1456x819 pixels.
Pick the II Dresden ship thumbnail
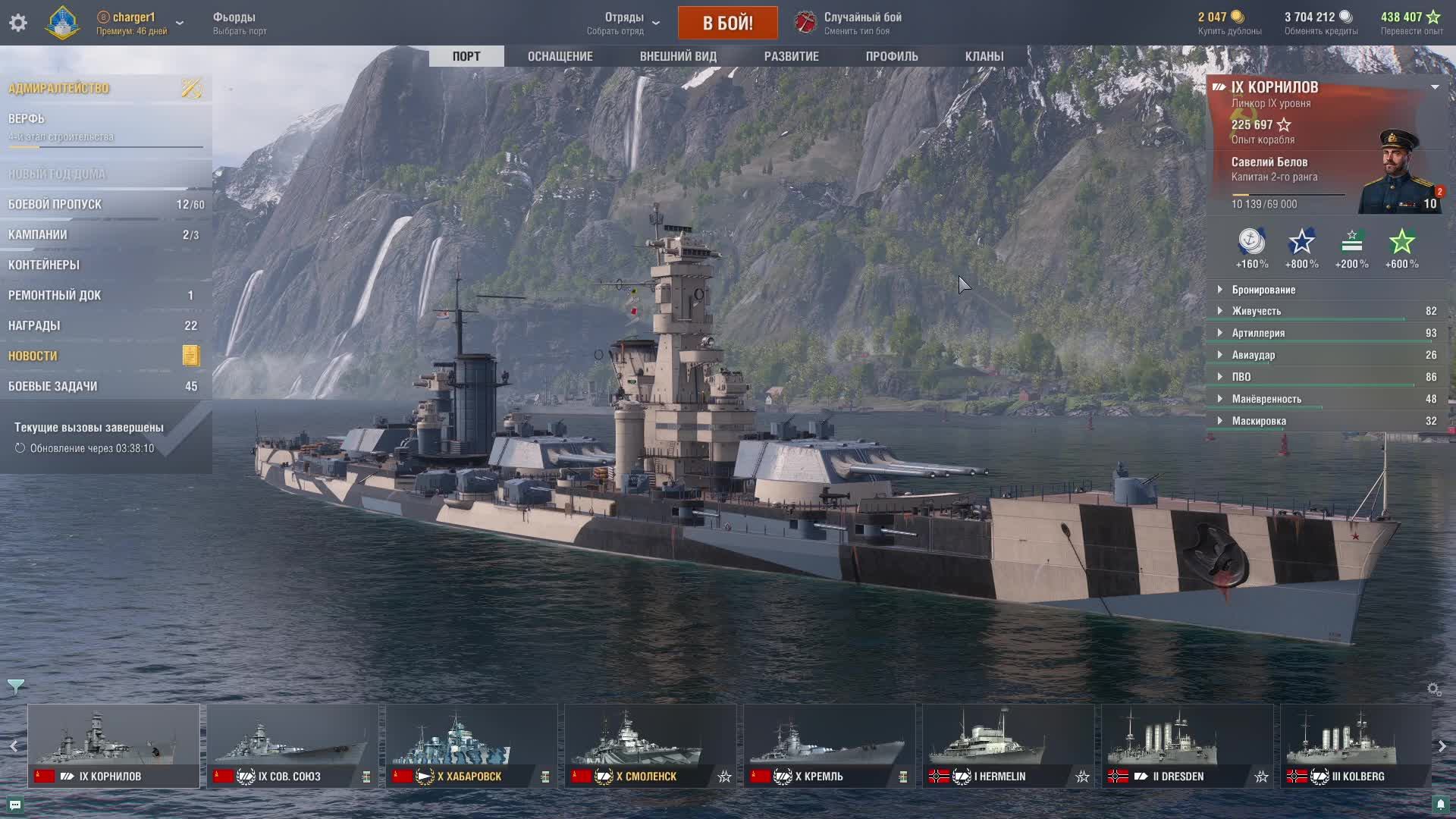[1187, 745]
